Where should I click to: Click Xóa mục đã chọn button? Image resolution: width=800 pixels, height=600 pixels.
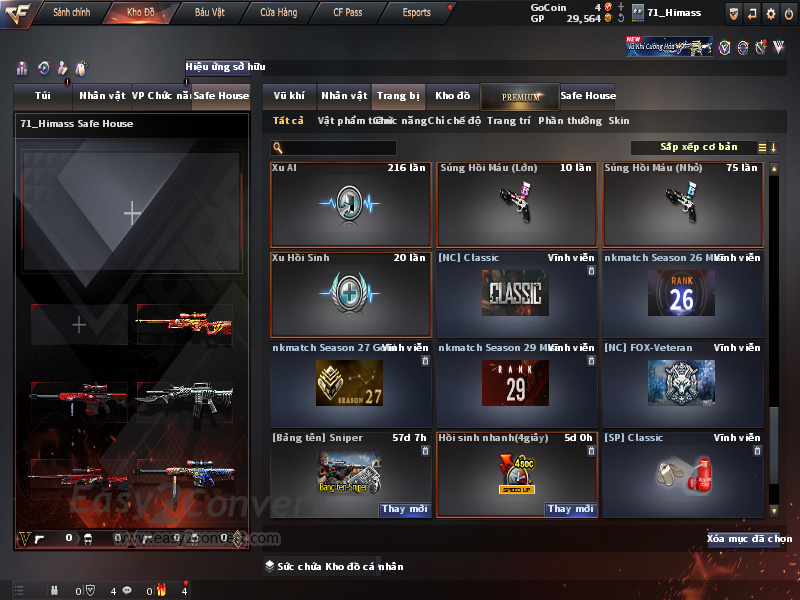[x=749, y=539]
